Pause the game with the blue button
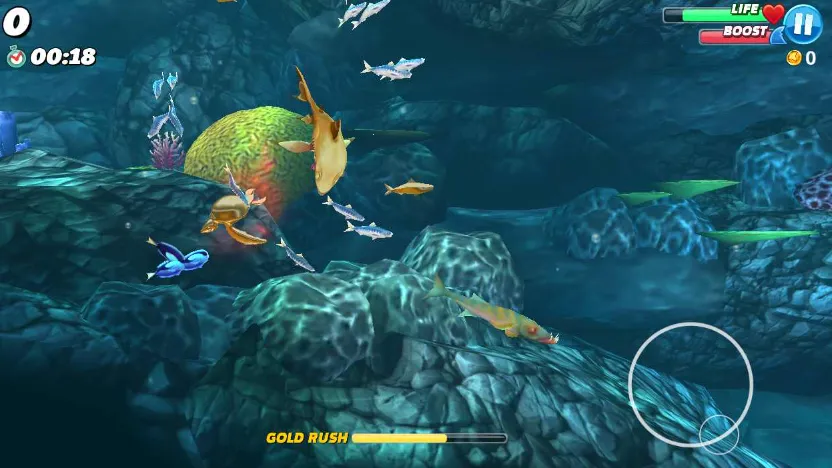This screenshot has height=468, width=832. coord(802,24)
